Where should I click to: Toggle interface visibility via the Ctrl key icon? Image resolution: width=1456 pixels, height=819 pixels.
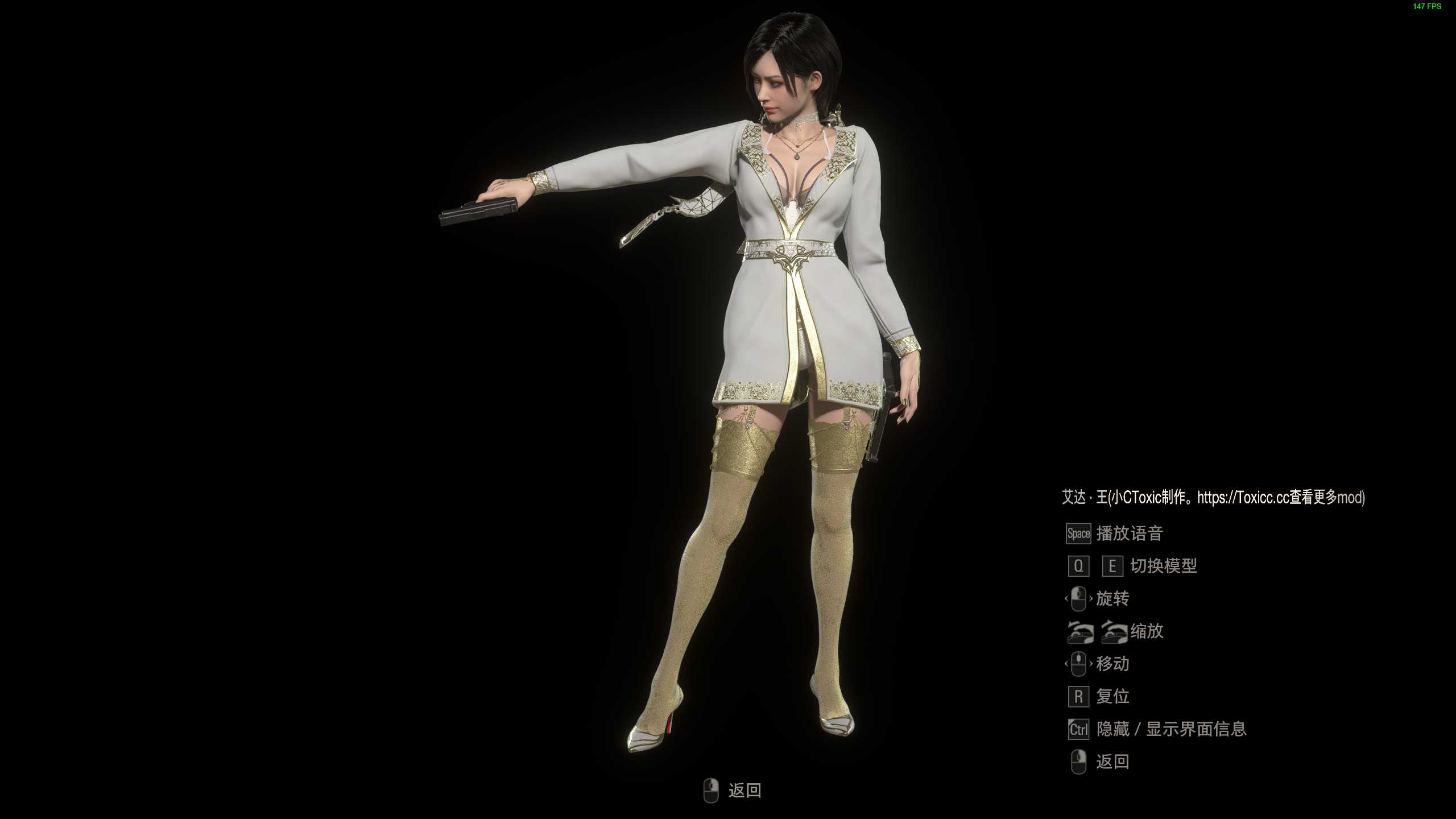click(x=1078, y=729)
